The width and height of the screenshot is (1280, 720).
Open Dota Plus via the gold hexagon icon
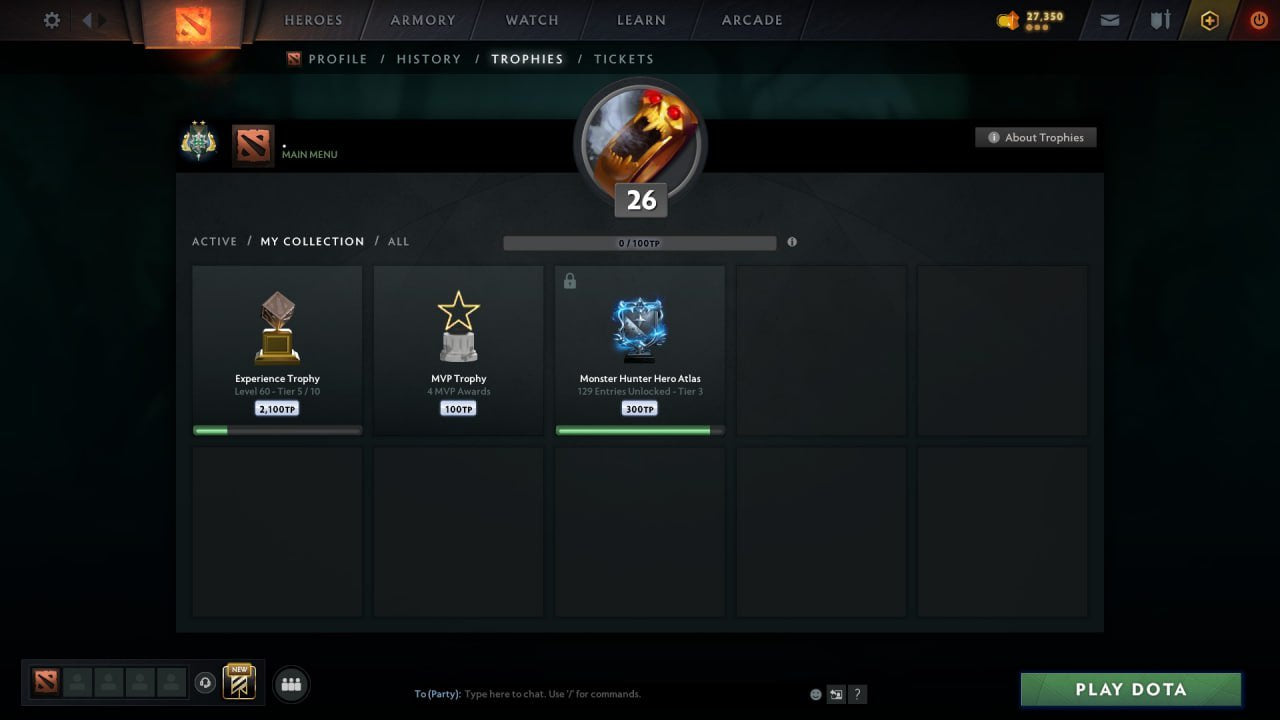[x=1209, y=19]
